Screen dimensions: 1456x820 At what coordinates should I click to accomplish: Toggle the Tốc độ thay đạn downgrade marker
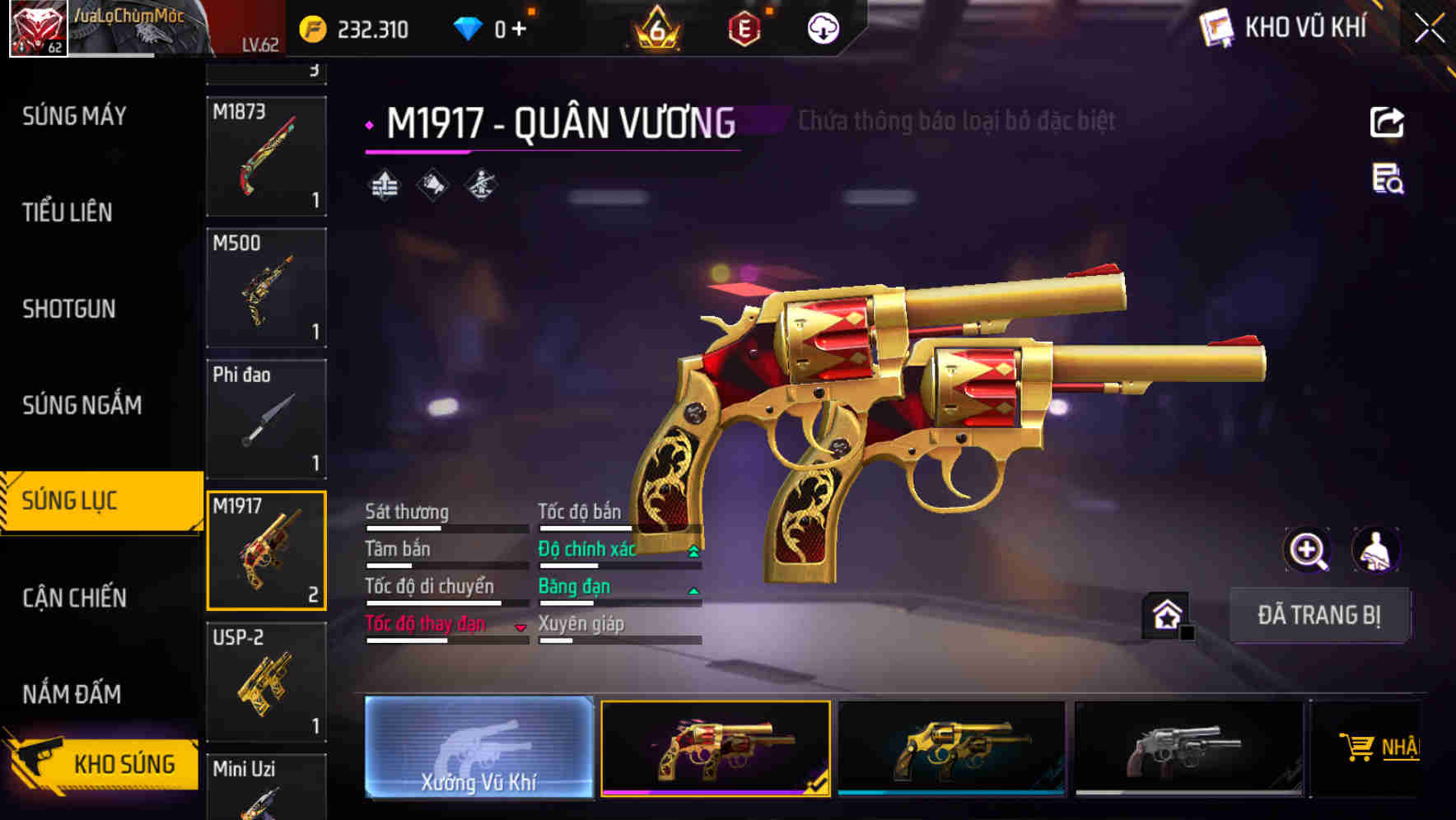[x=520, y=626]
